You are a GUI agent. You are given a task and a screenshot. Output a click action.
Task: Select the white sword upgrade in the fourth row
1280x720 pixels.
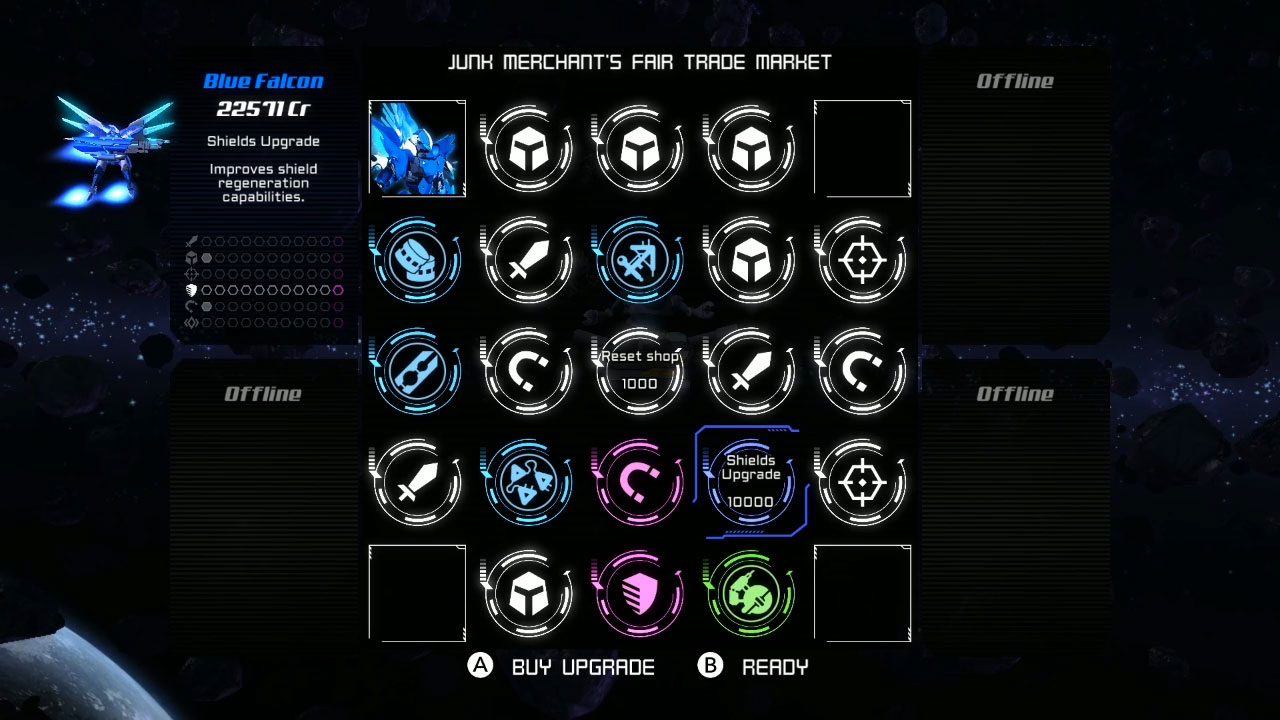tap(417, 482)
